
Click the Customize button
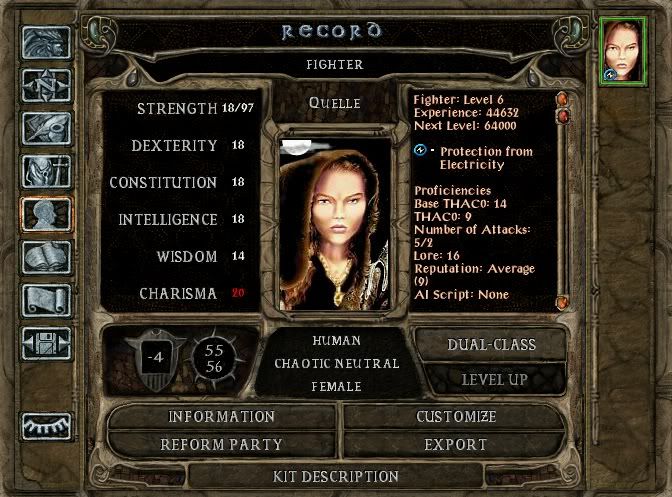pyautogui.click(x=455, y=417)
